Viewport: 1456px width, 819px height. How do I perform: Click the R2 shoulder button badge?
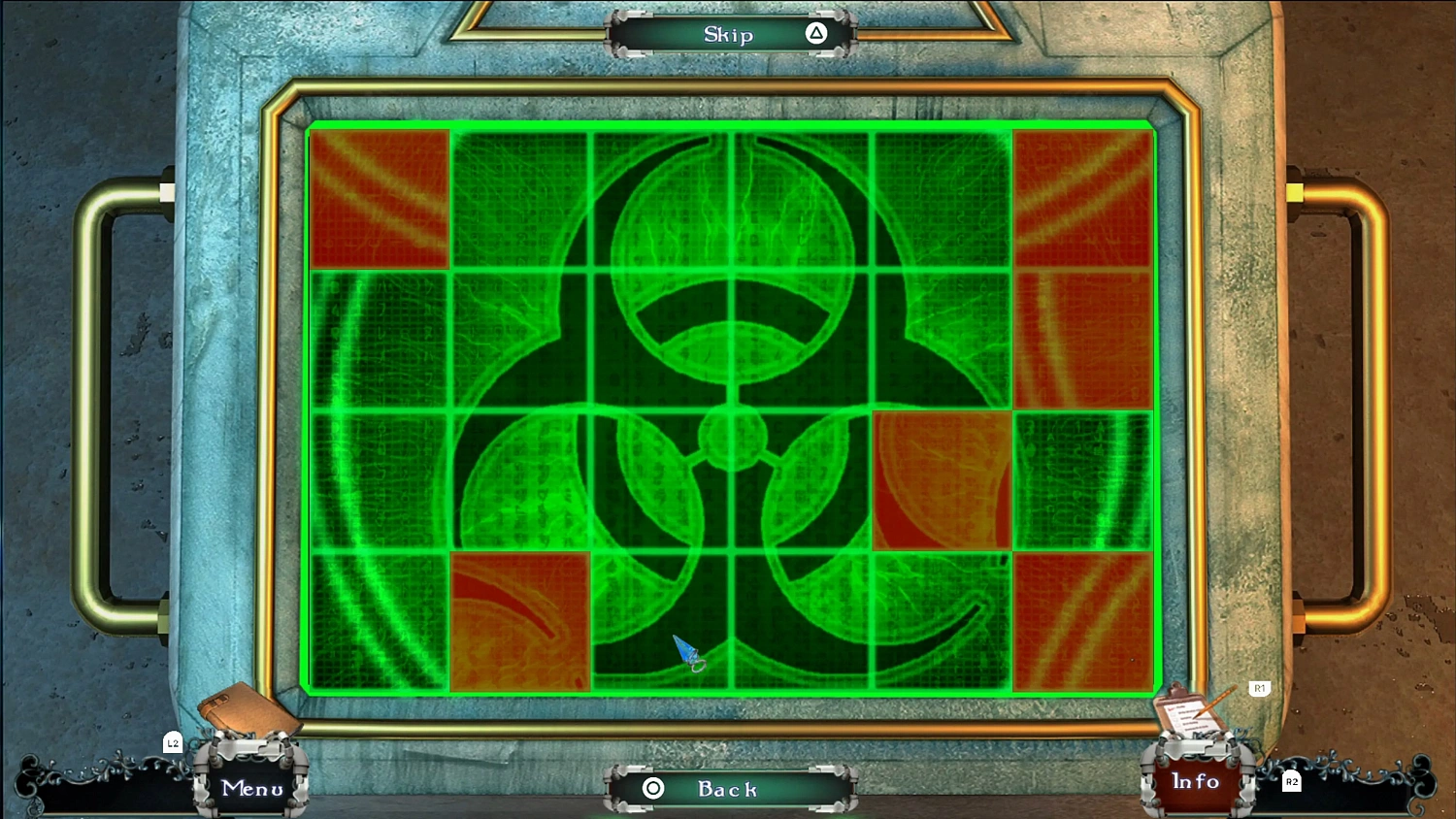point(1291,779)
